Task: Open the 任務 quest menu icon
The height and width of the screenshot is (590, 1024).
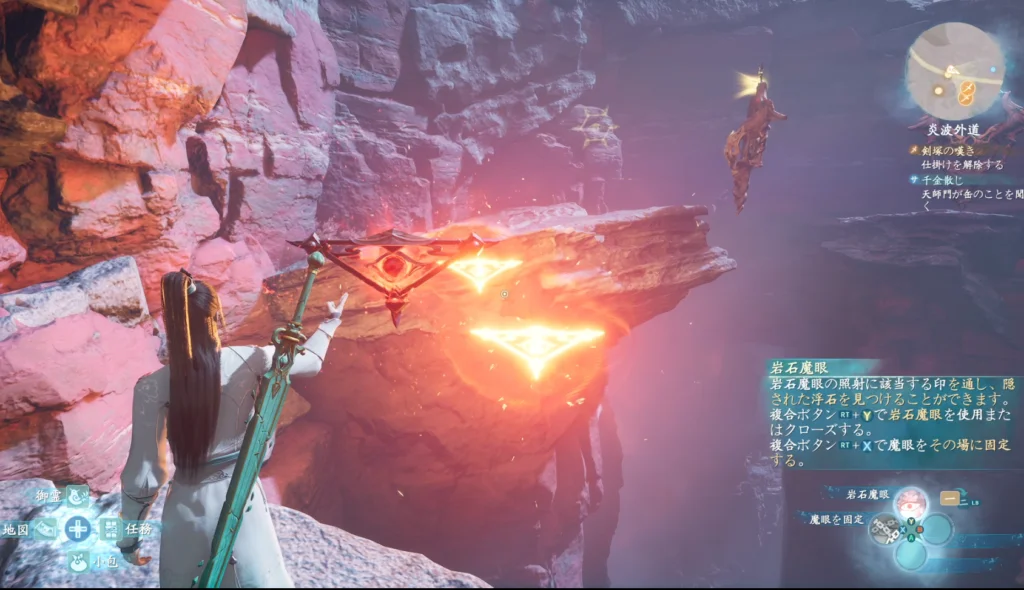Action: click(110, 529)
